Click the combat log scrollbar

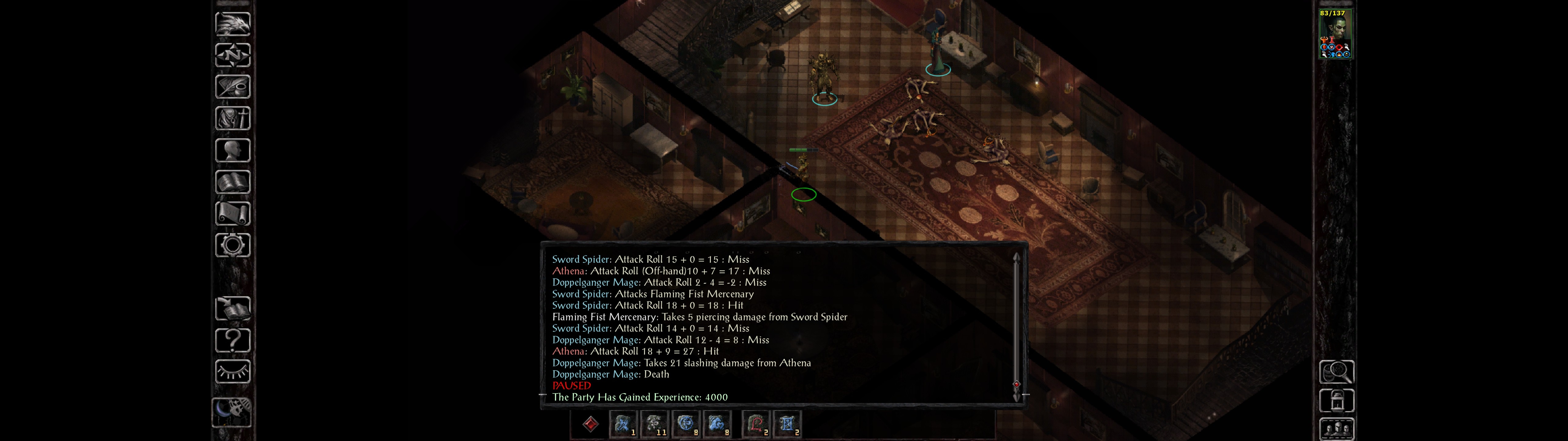click(x=1016, y=323)
